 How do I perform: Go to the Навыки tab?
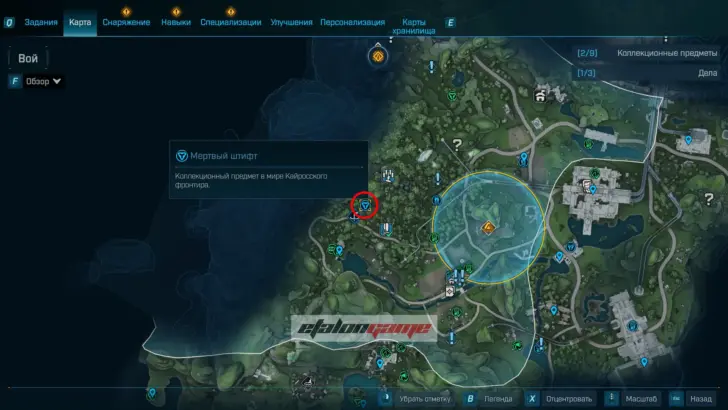pyautogui.click(x=176, y=22)
